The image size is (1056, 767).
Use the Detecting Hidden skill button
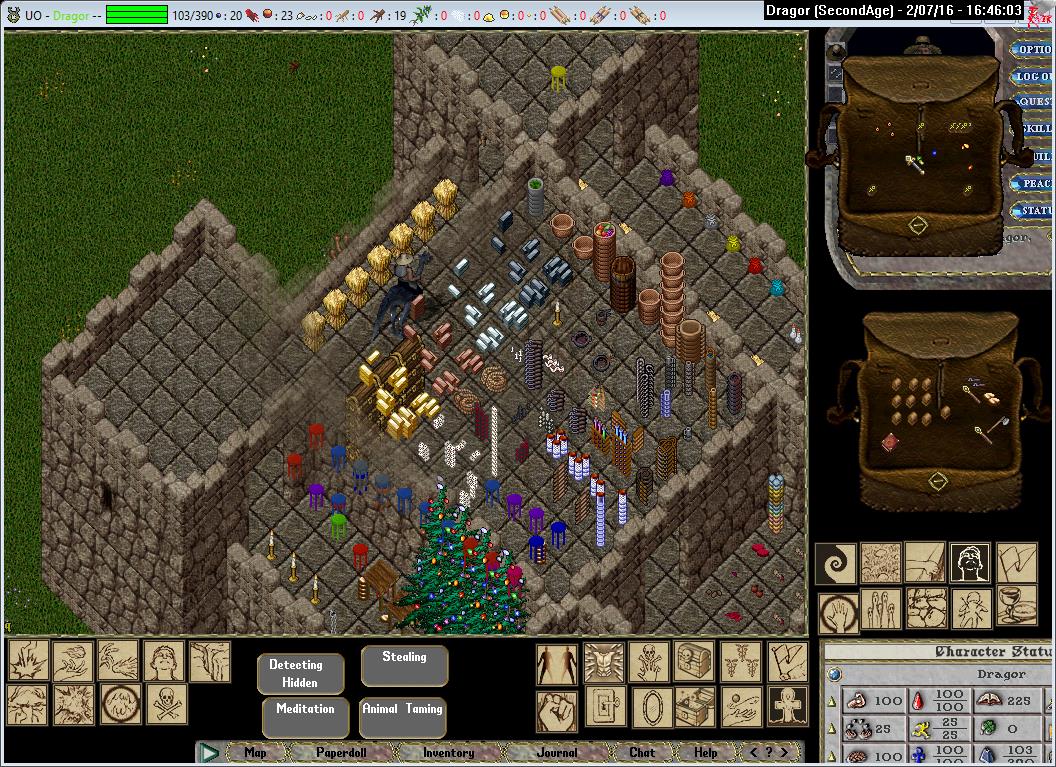pos(300,673)
